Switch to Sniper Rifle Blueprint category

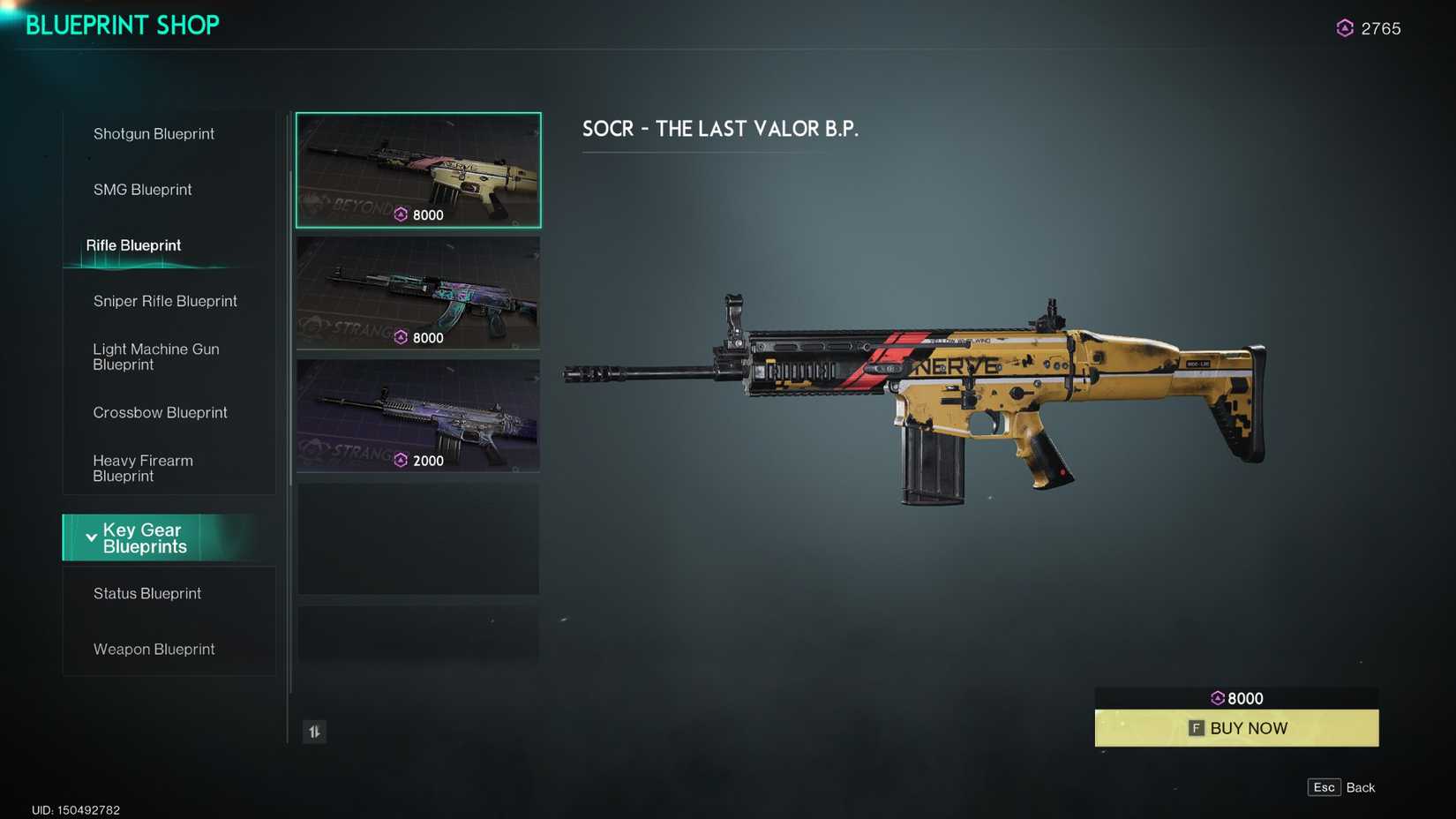[165, 301]
